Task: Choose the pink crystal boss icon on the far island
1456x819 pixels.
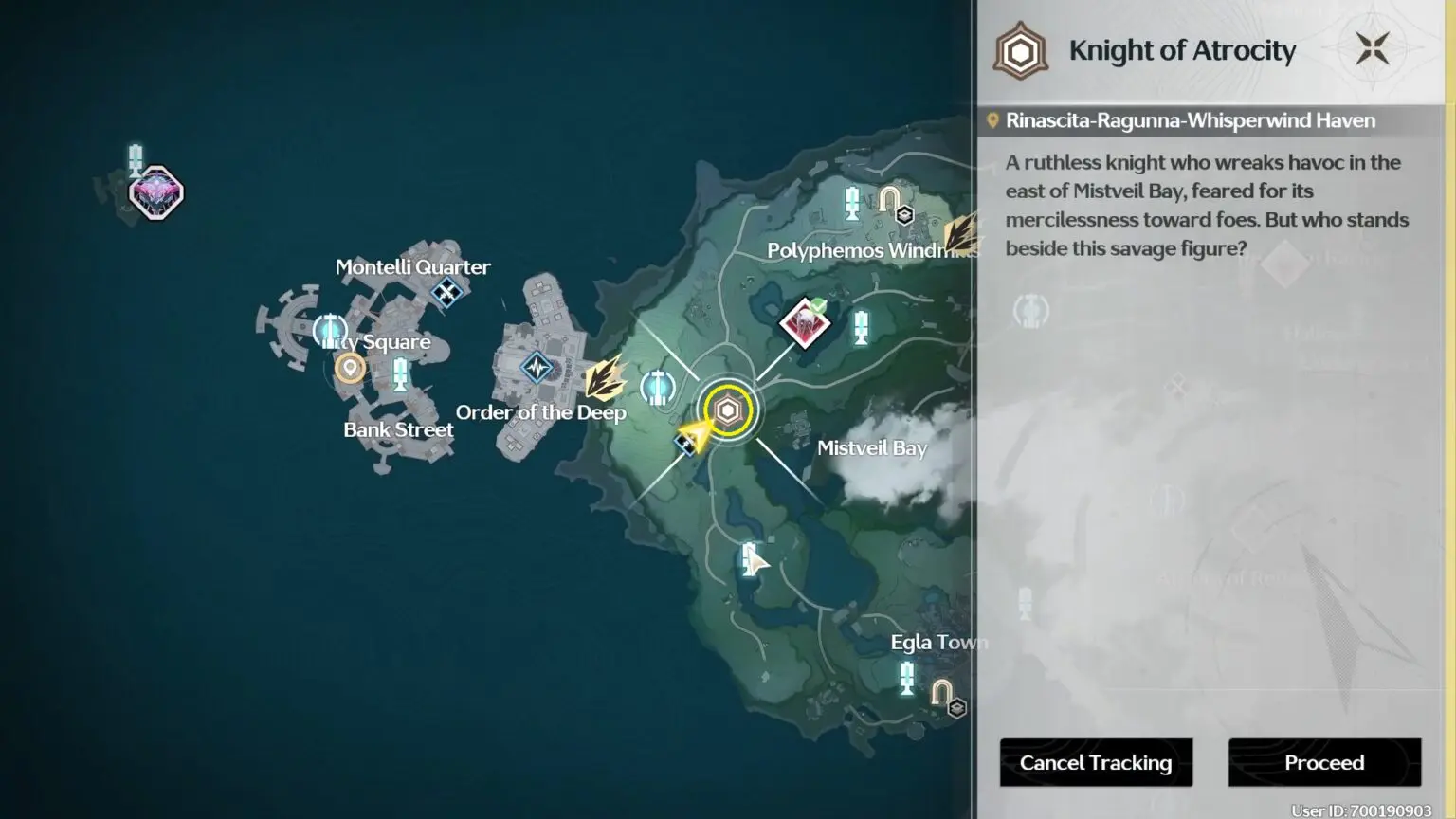Action: pyautogui.click(x=156, y=193)
